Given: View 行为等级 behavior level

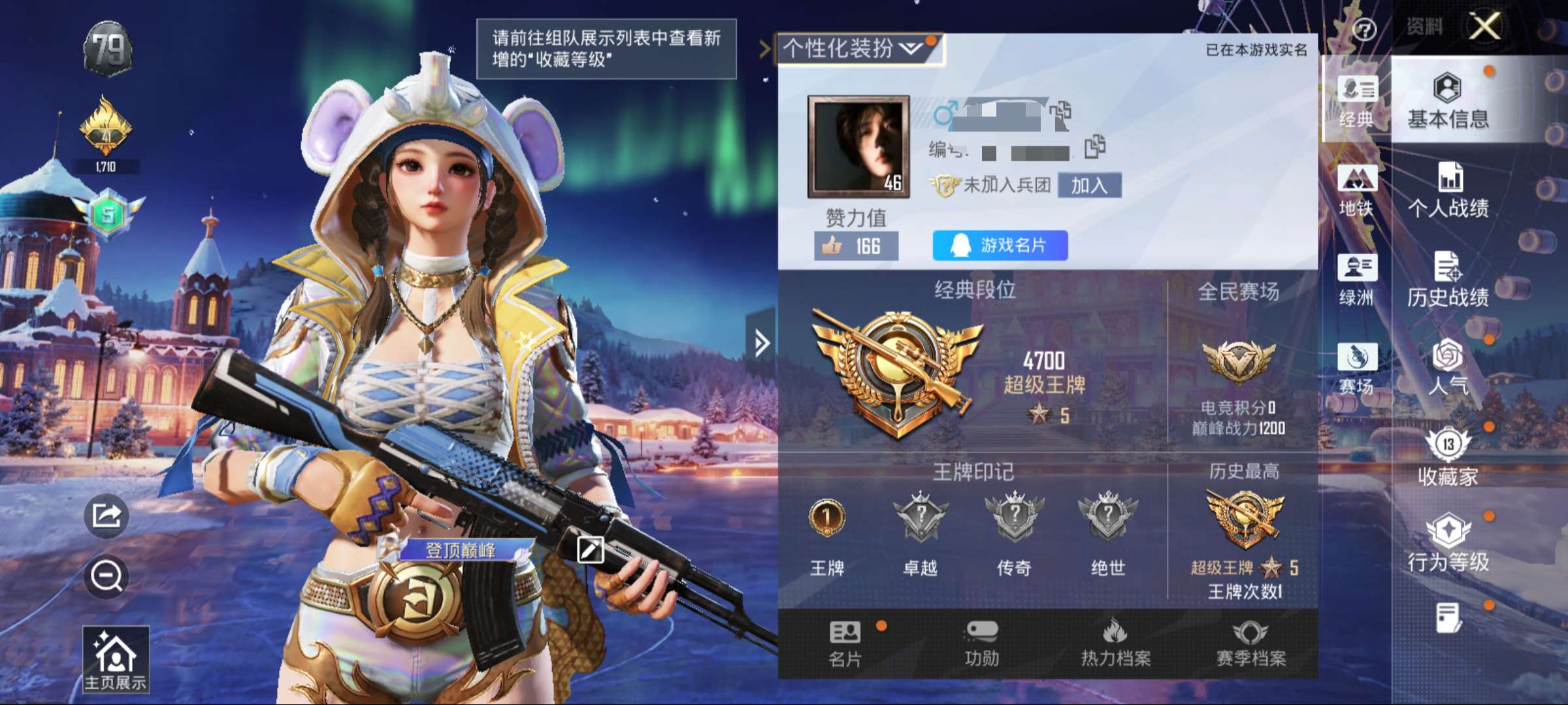Looking at the screenshot, I should point(1448,542).
